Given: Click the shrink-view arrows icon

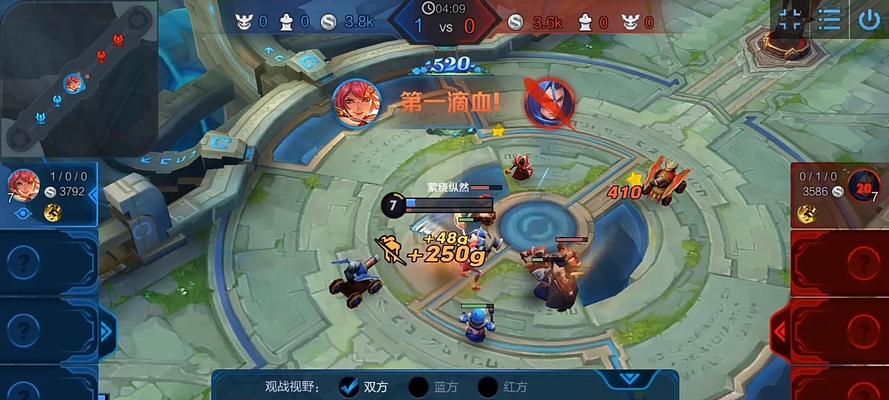Looking at the screenshot, I should tap(791, 19).
